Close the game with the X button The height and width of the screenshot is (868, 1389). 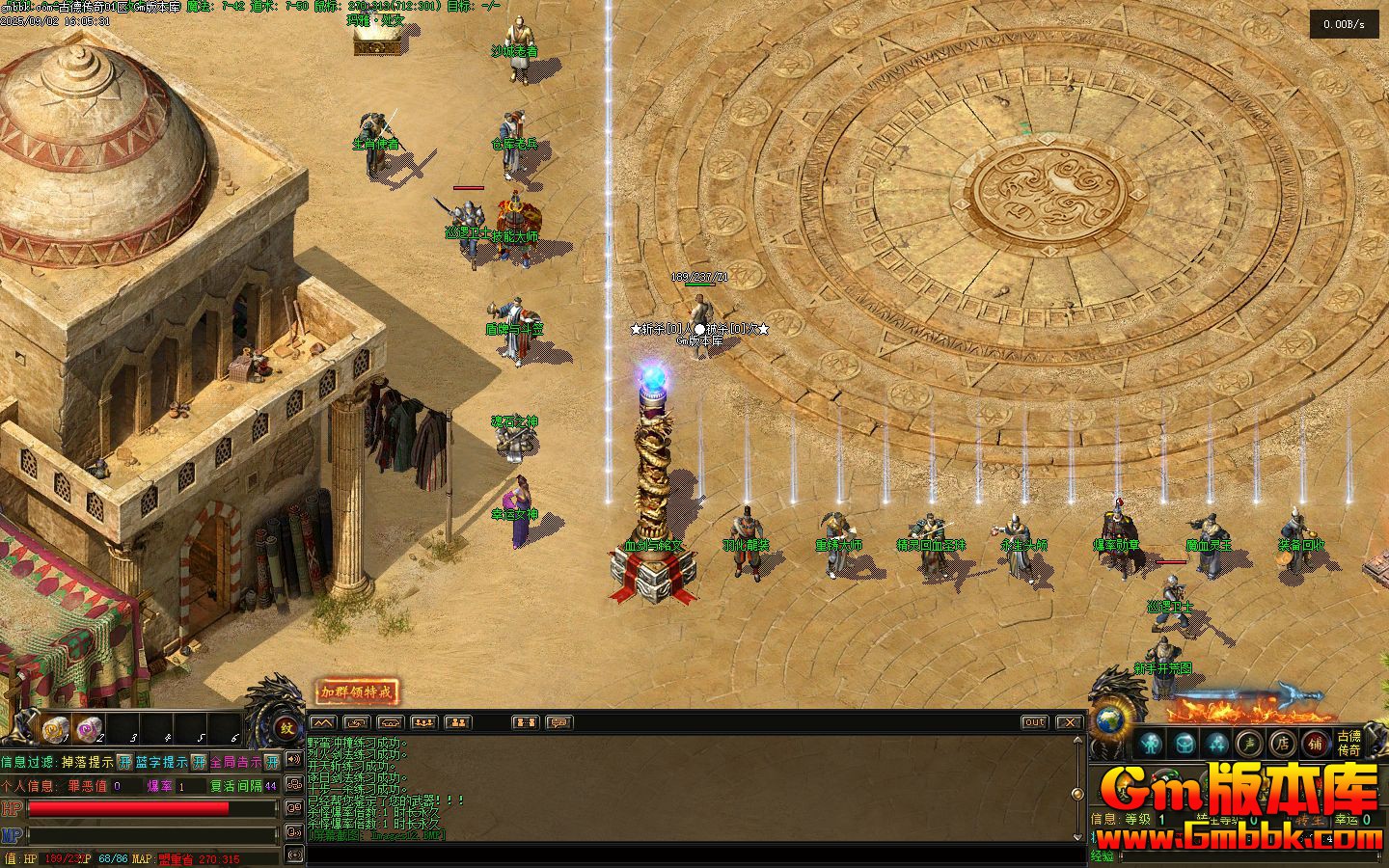(x=1069, y=722)
